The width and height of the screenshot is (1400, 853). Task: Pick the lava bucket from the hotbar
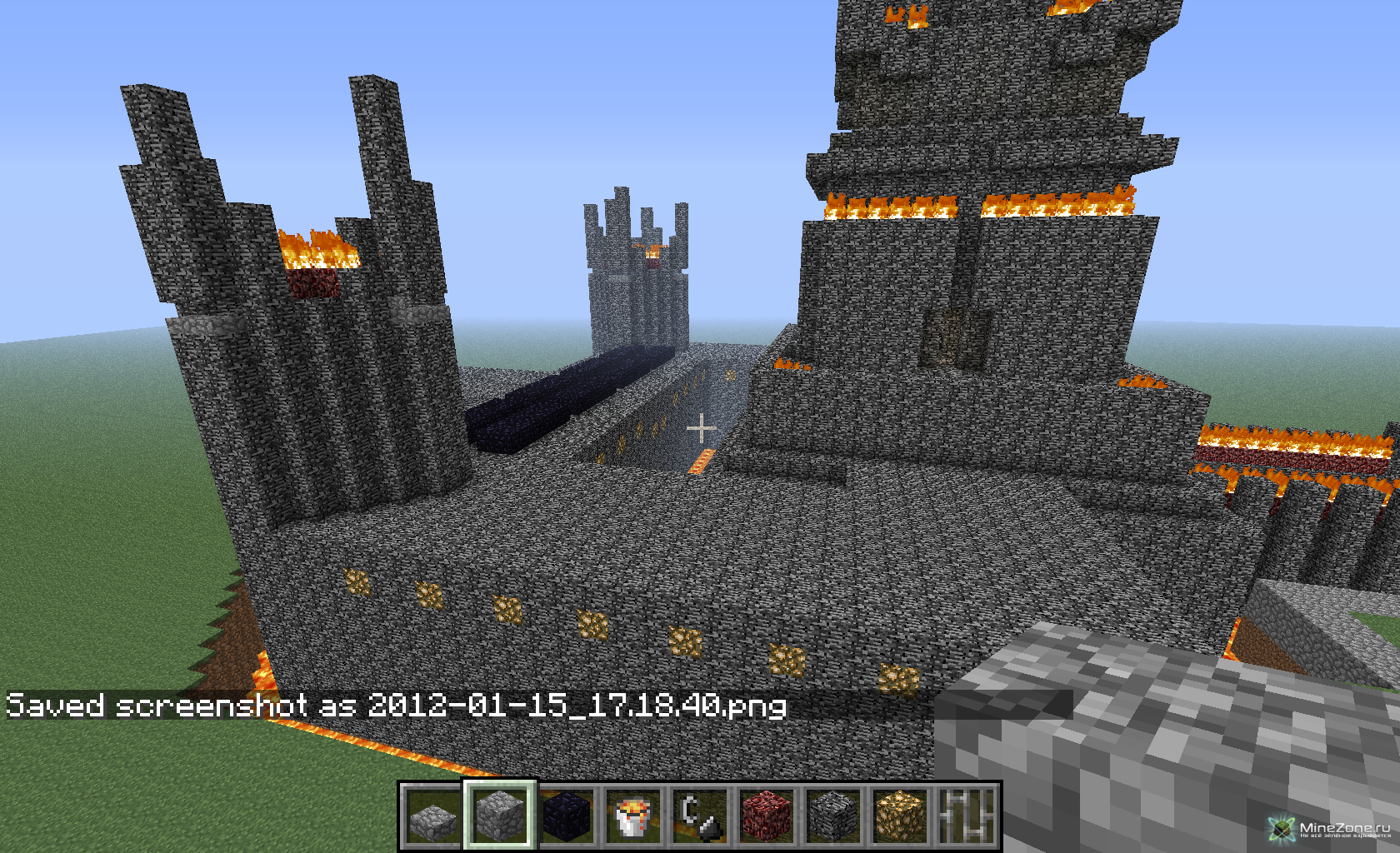tap(633, 816)
